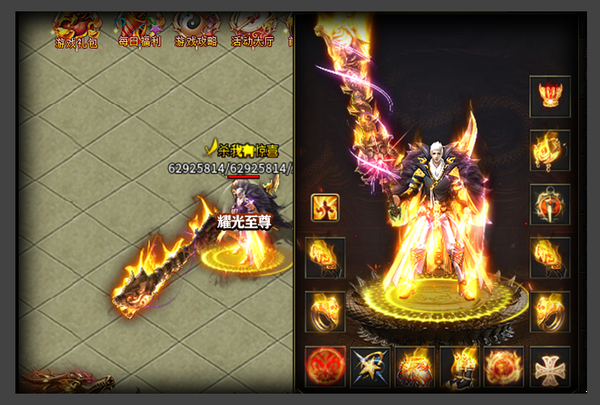The height and width of the screenshot is (405, 600).
Task: Select the flaming helmet equipment slot
Action: 550,96
